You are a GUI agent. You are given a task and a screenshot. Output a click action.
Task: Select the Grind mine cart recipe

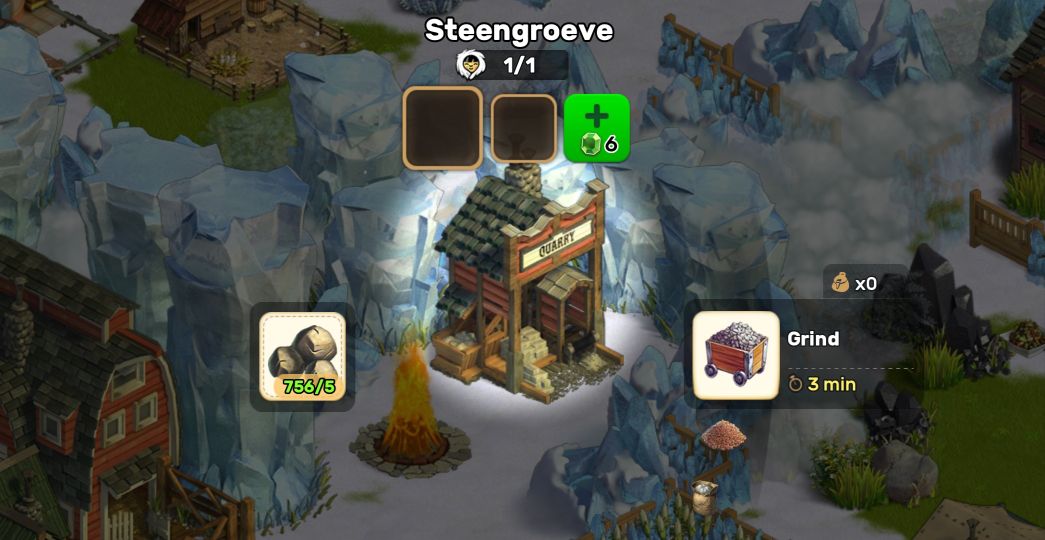736,355
